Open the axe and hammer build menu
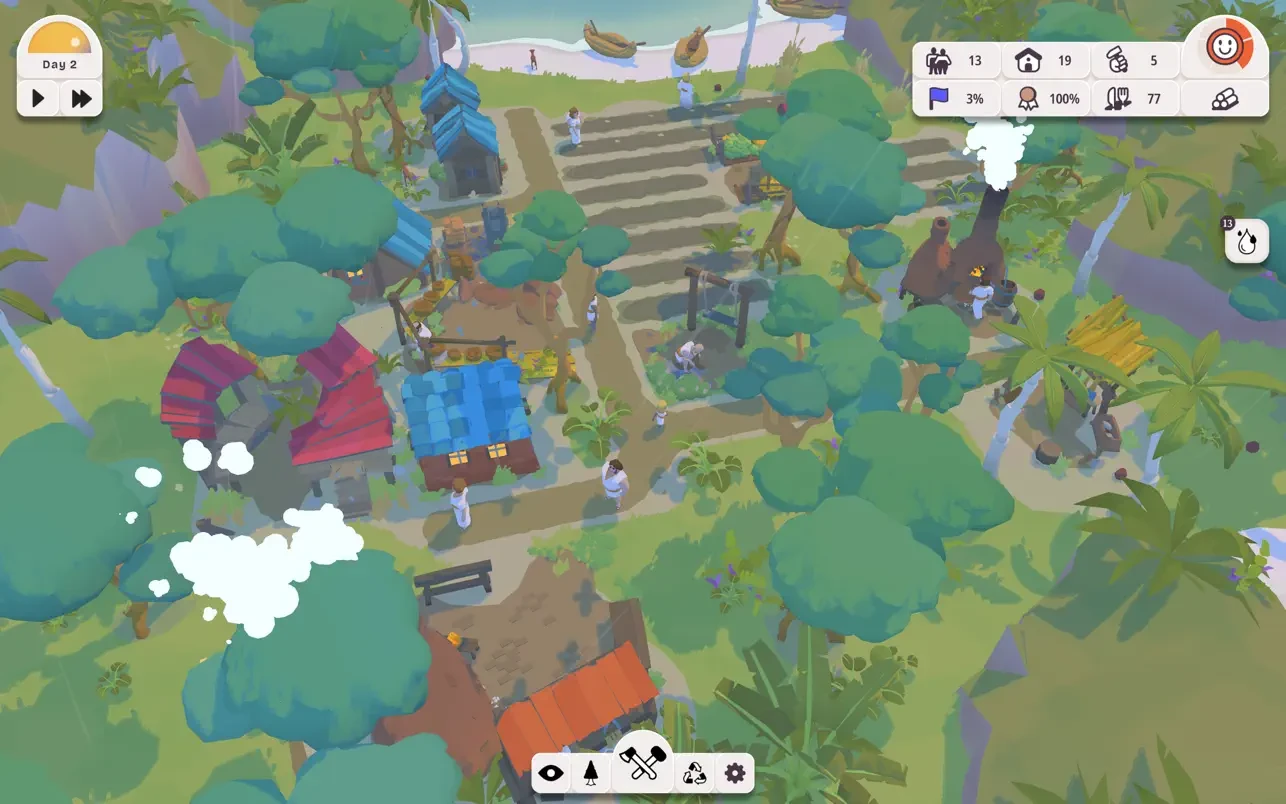Image resolution: width=1286 pixels, height=804 pixels. click(x=642, y=765)
